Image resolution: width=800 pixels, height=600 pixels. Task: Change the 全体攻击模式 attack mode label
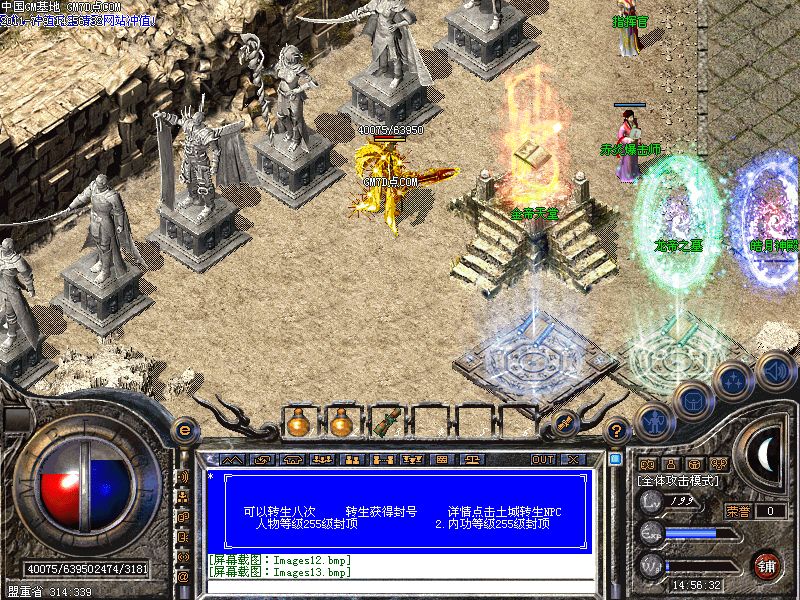(677, 482)
